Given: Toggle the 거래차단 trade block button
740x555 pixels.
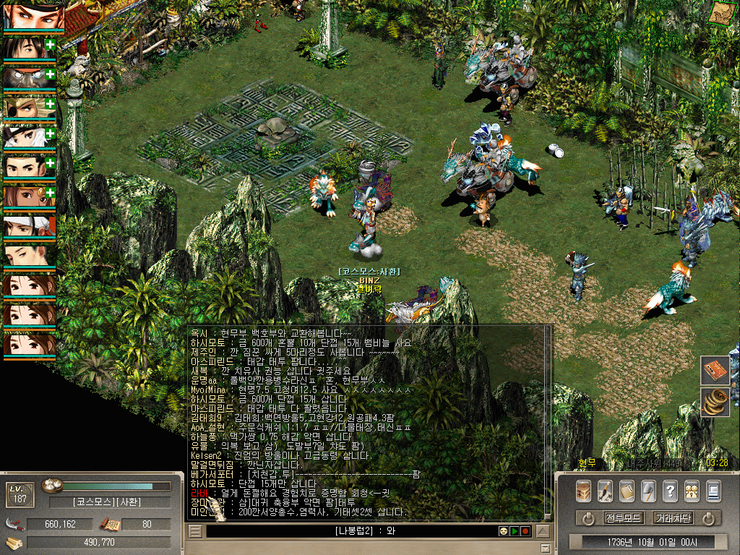Looking at the screenshot, I should pos(673,518).
